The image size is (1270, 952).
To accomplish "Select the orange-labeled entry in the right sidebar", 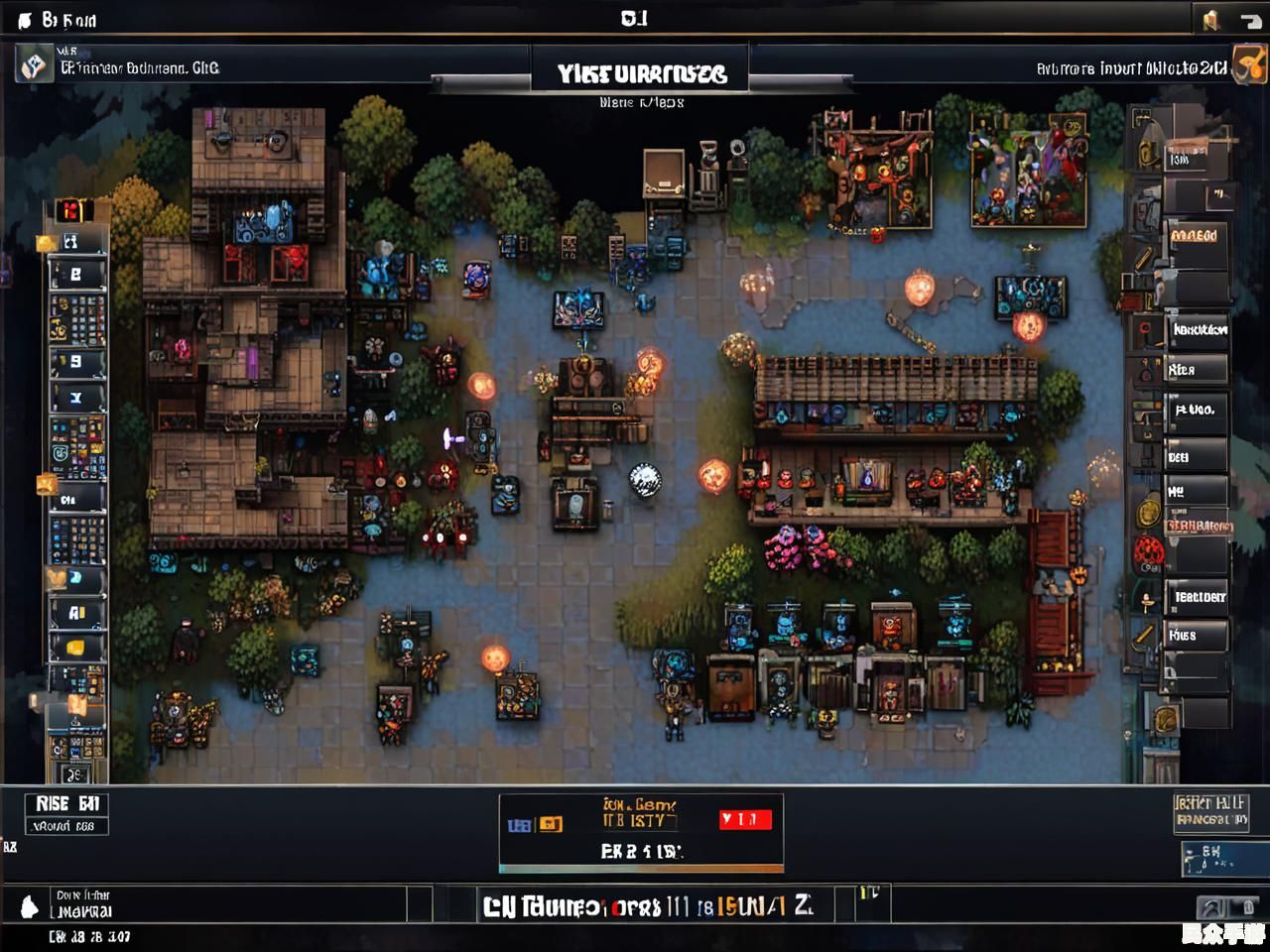I will point(1195,236).
